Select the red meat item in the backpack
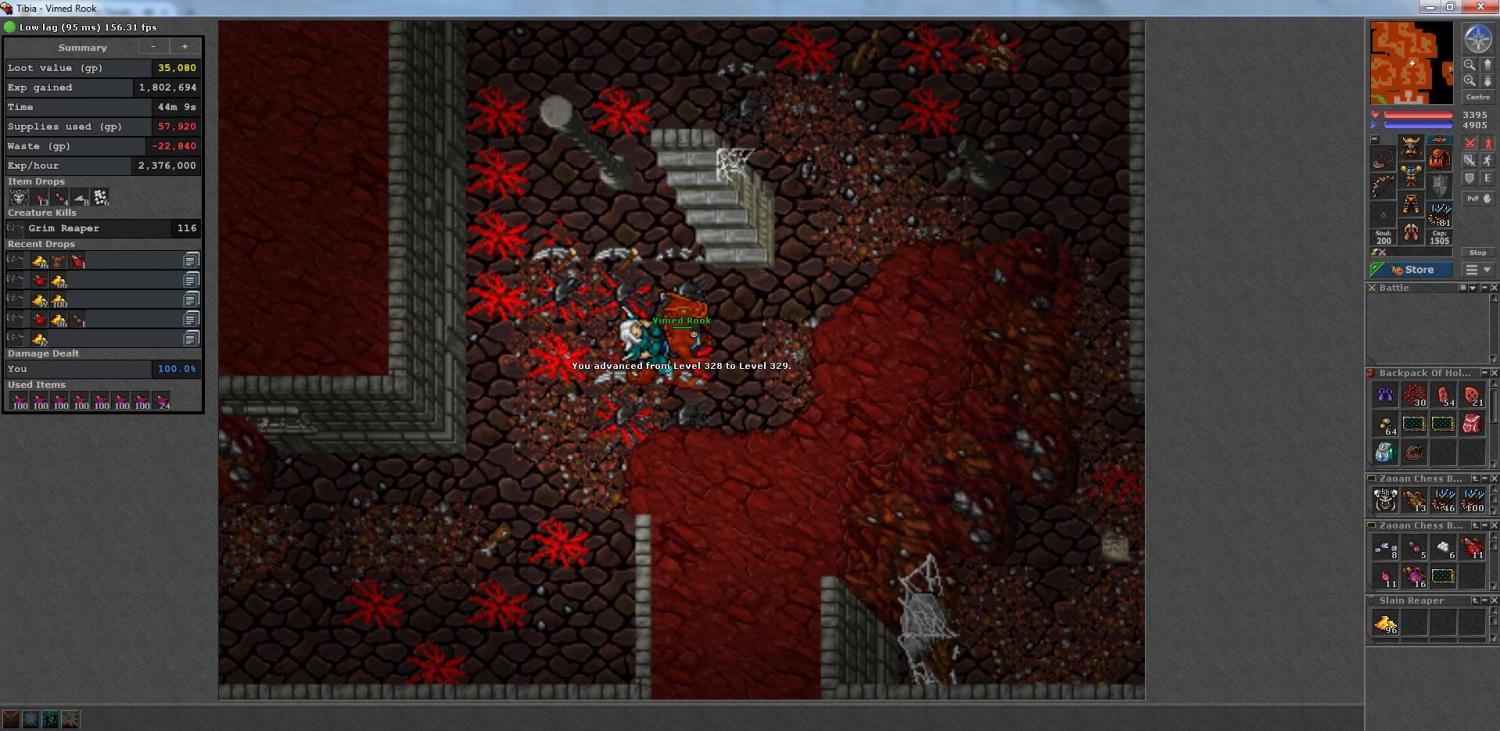This screenshot has width=1500, height=731. (x=1471, y=424)
